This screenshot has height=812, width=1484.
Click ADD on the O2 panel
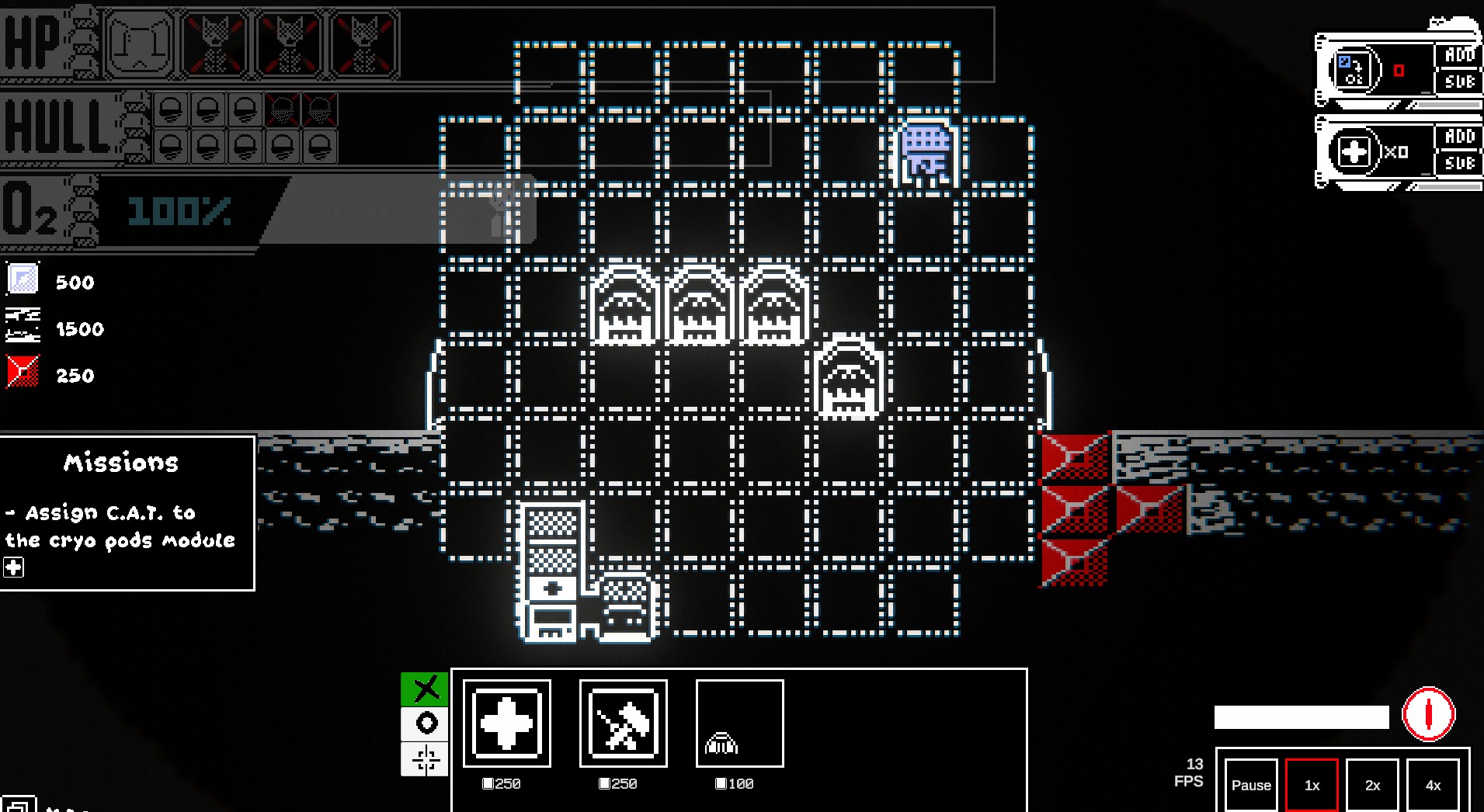pos(1458,55)
